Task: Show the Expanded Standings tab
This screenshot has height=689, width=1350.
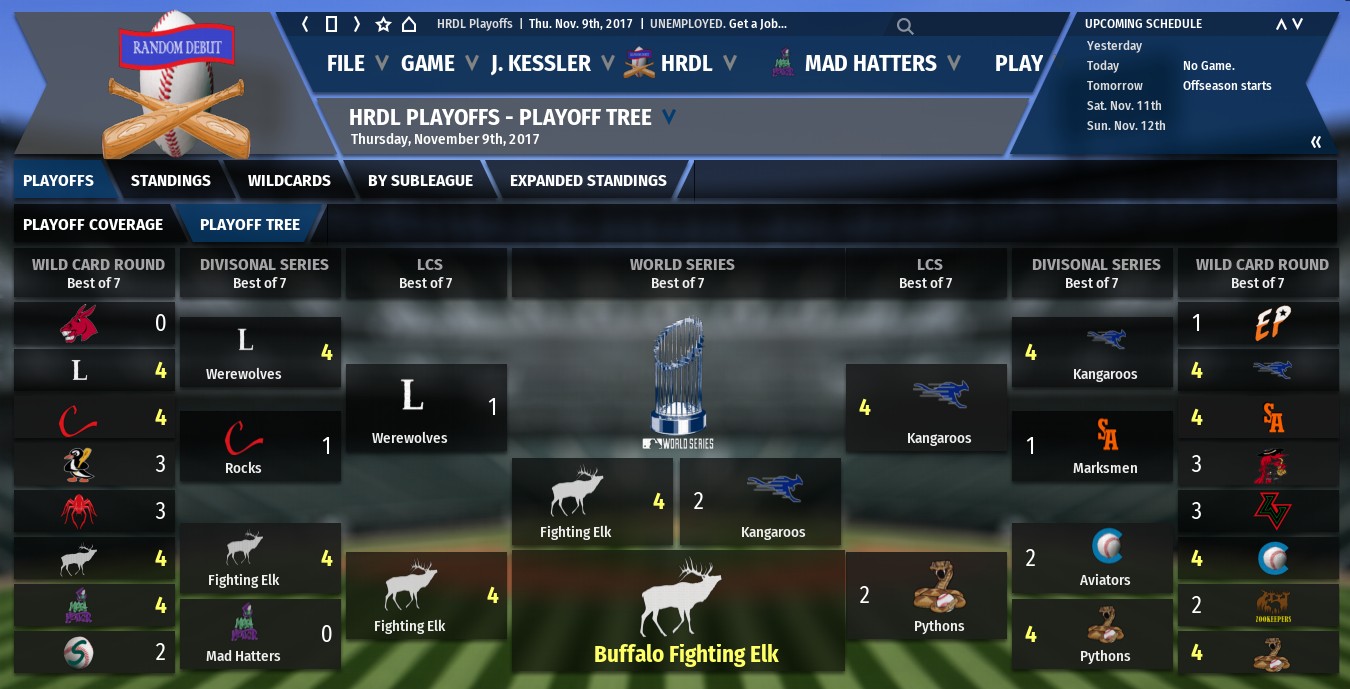Action: pos(588,180)
